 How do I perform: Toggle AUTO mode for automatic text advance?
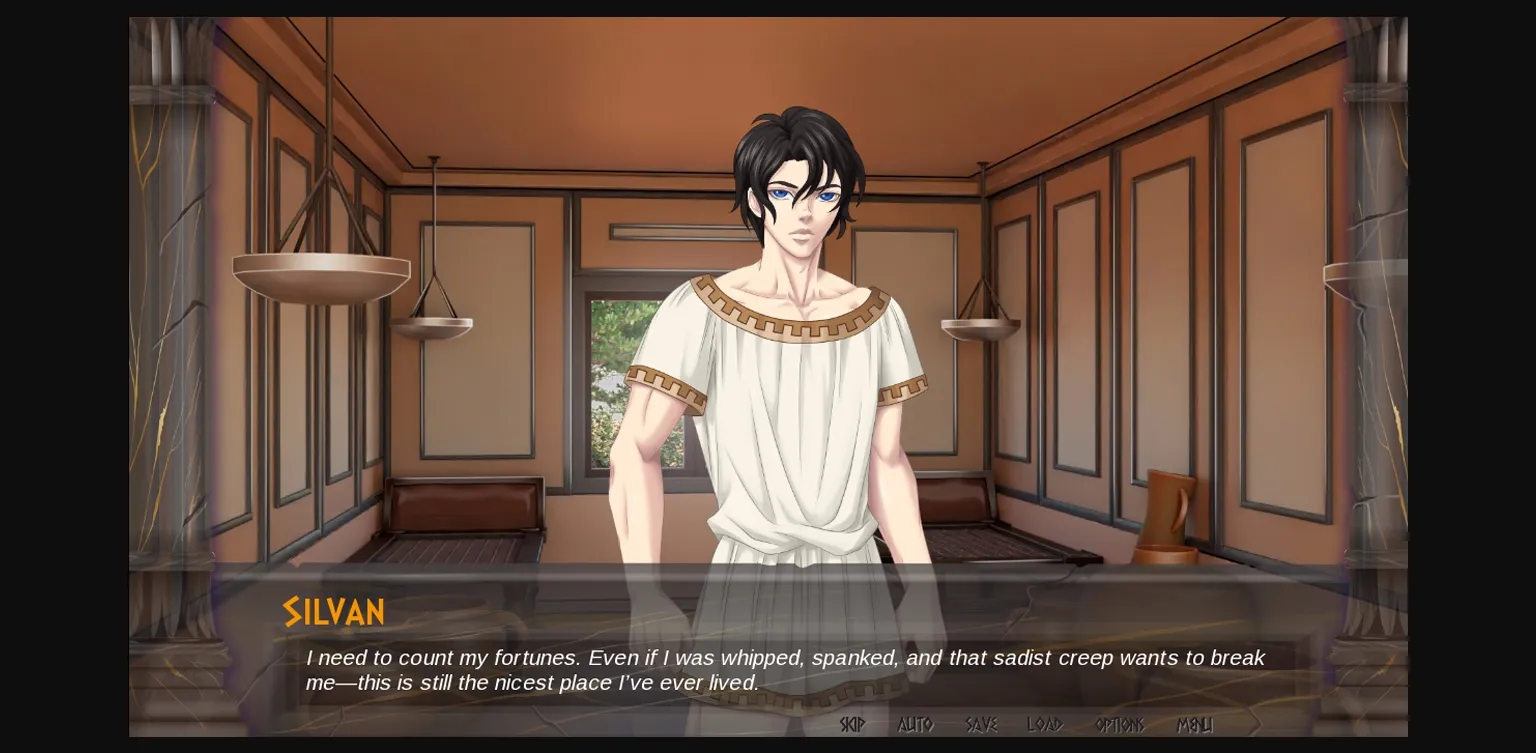pyautogui.click(x=915, y=724)
